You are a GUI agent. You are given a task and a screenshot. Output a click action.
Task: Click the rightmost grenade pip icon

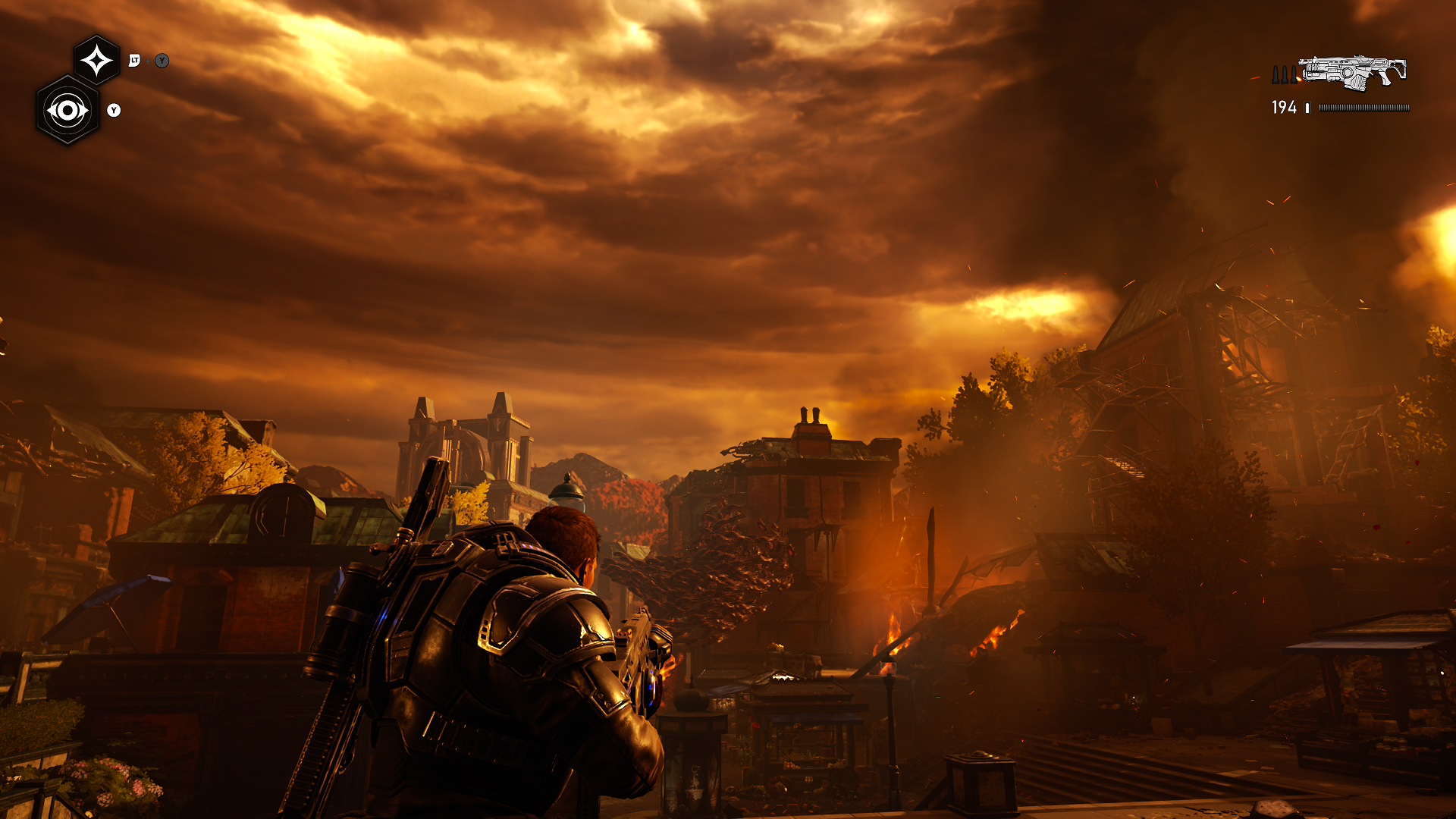(1293, 75)
